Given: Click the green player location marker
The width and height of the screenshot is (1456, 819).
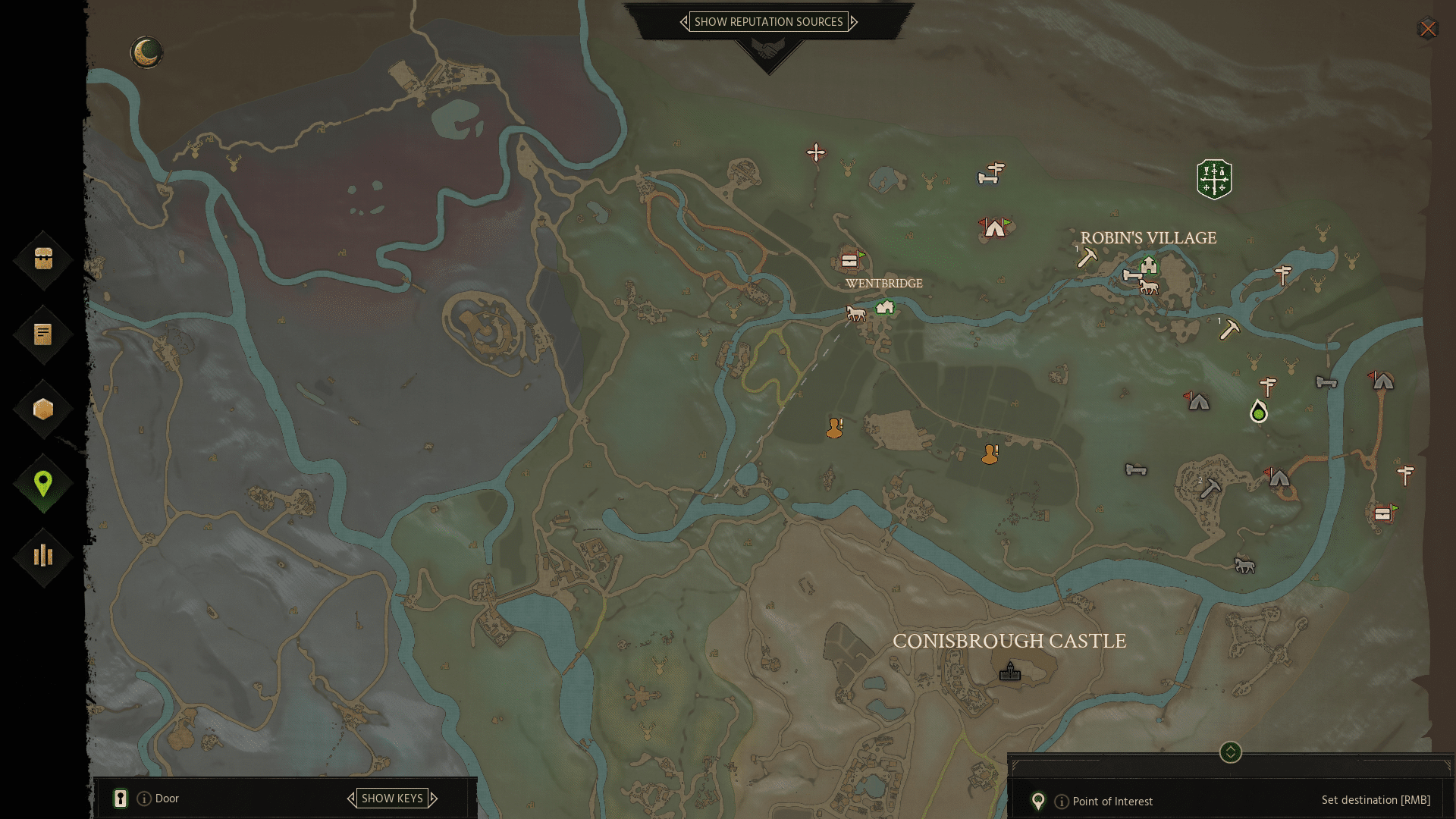Looking at the screenshot, I should click(1259, 413).
